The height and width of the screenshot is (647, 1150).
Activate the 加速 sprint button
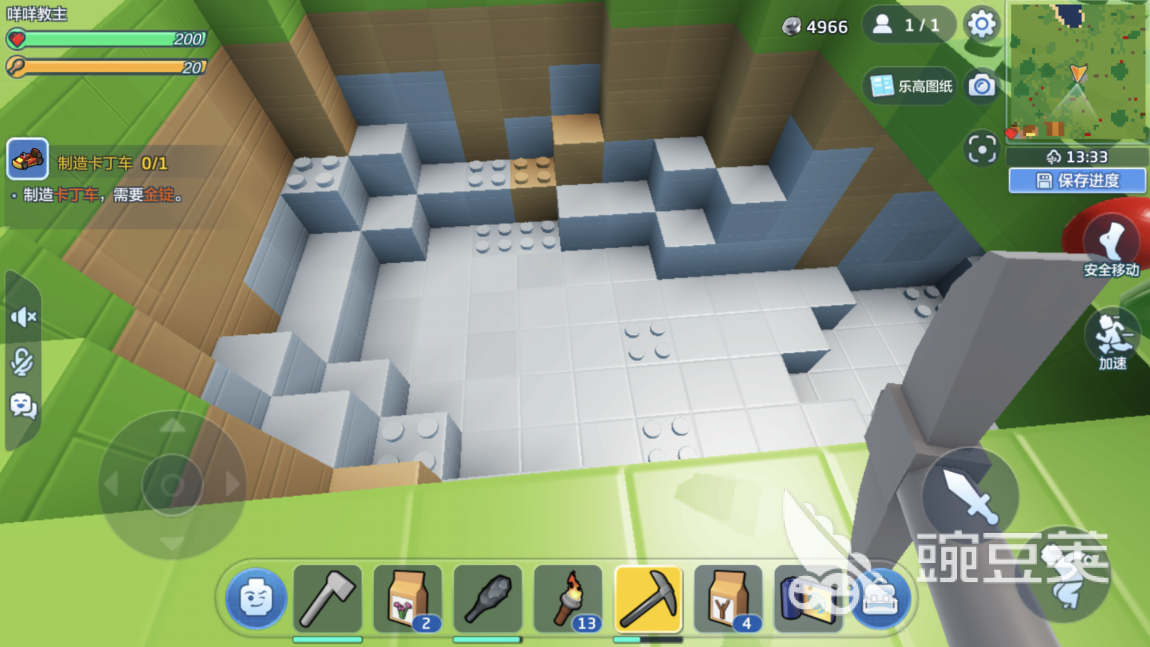[1112, 338]
